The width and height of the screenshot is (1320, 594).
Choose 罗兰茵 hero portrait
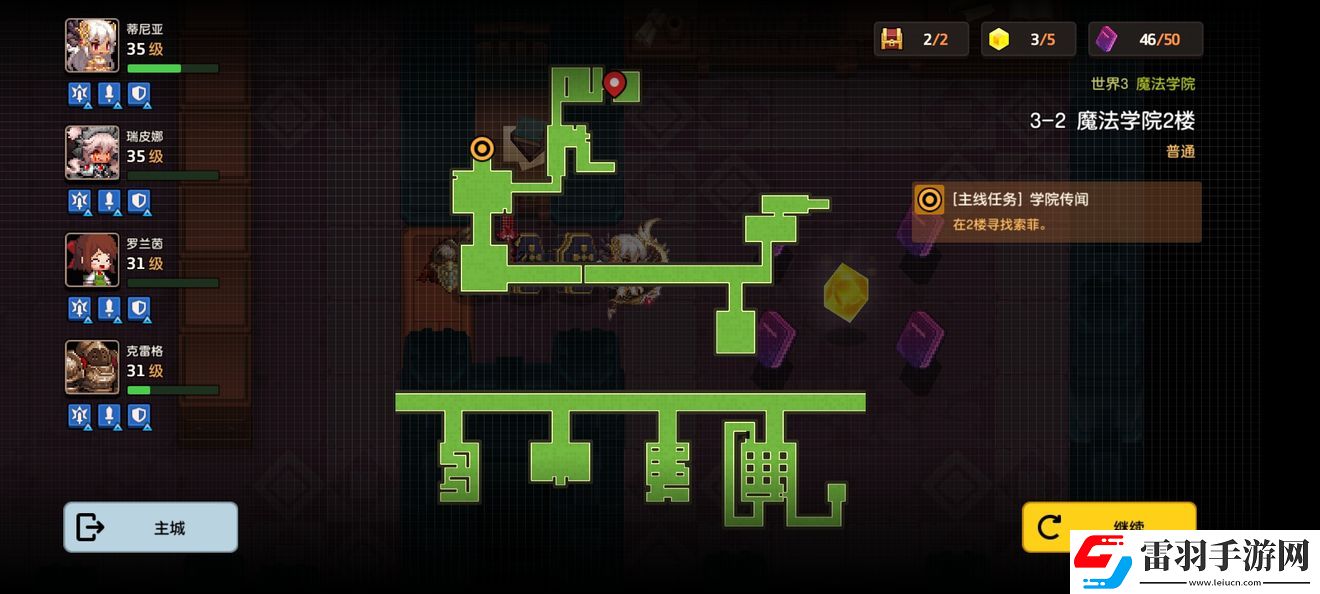coord(92,260)
